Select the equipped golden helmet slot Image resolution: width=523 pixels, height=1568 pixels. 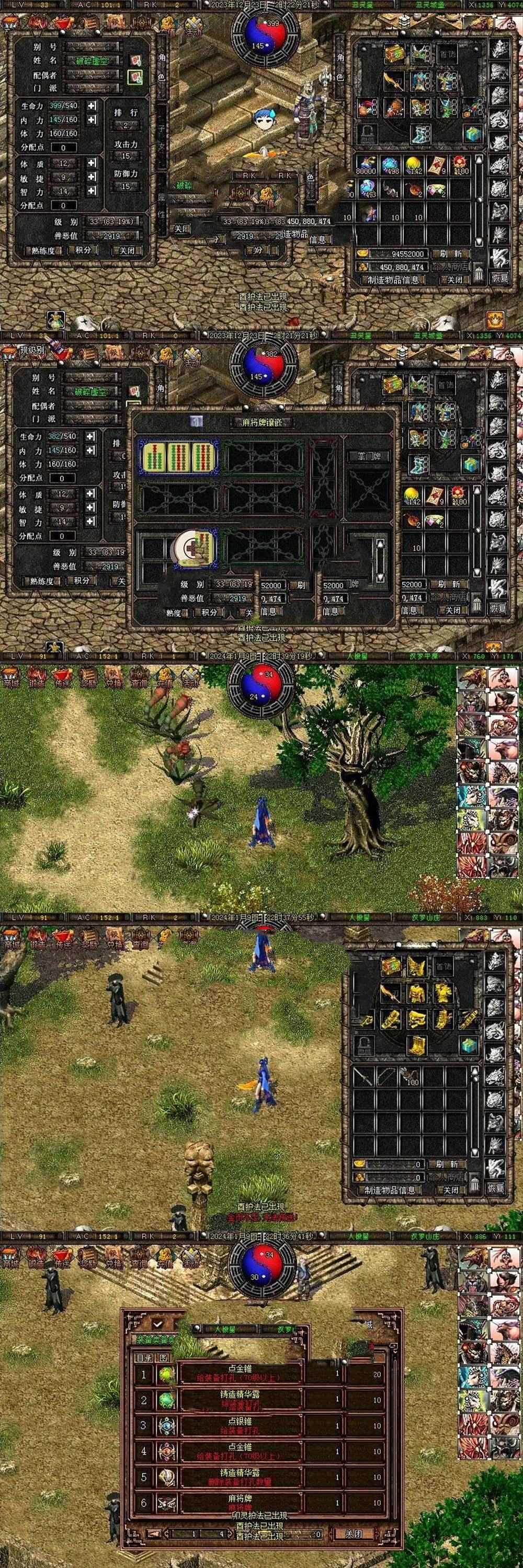416,965
